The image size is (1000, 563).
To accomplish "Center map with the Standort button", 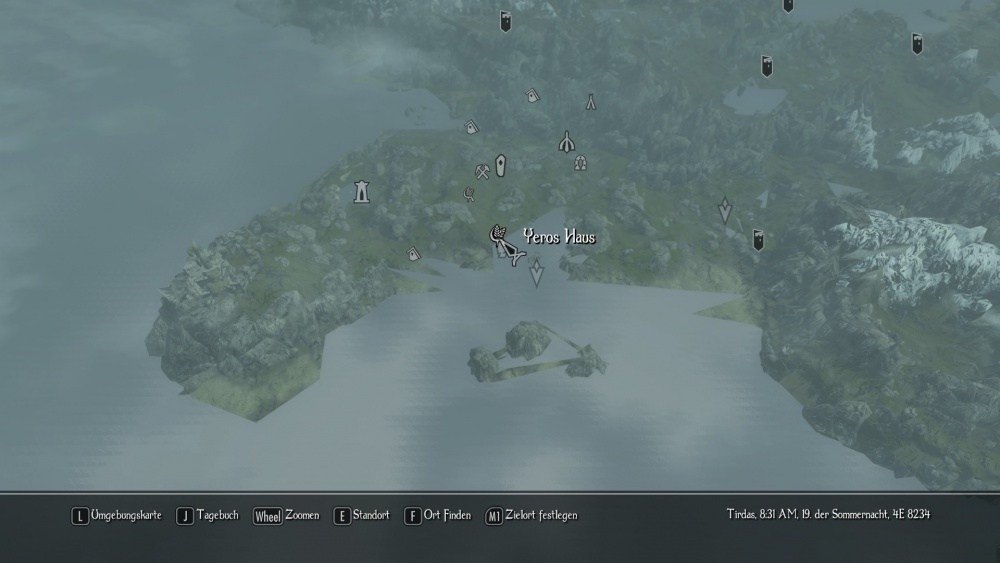I will pos(362,515).
